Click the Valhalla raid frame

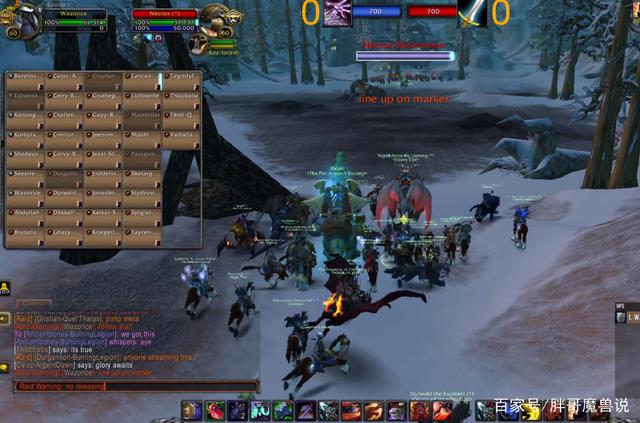(182, 138)
